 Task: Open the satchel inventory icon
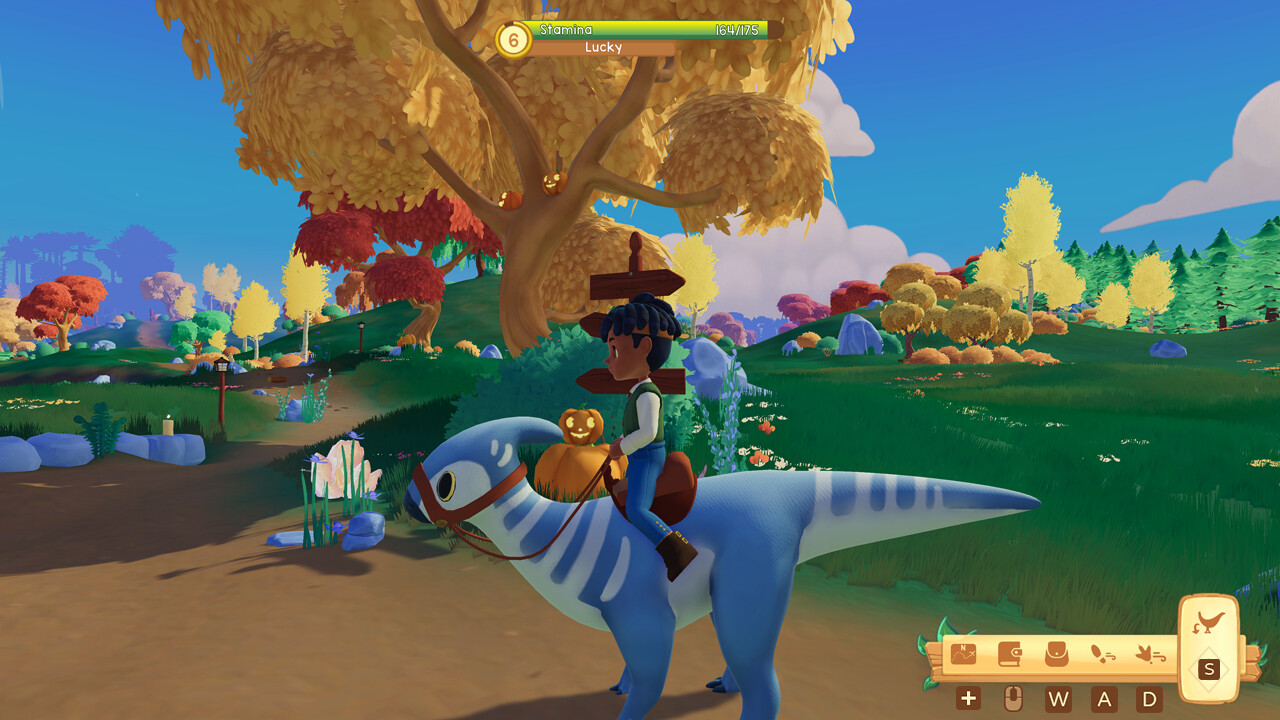(1057, 654)
